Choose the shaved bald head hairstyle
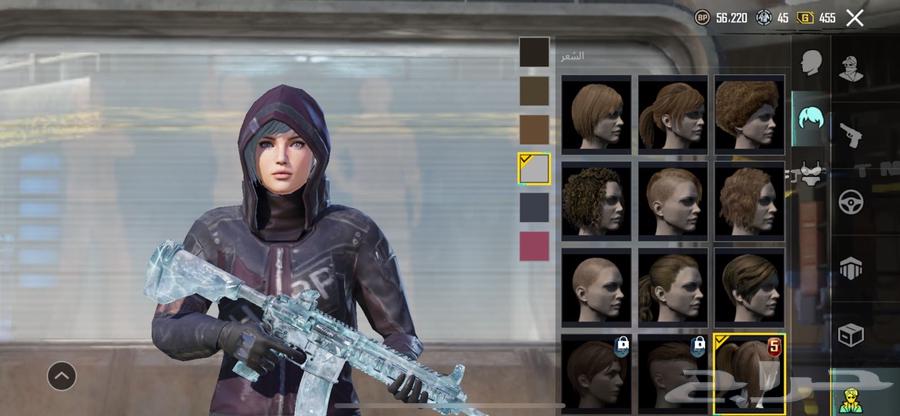This screenshot has height=416, width=900. 596,287
